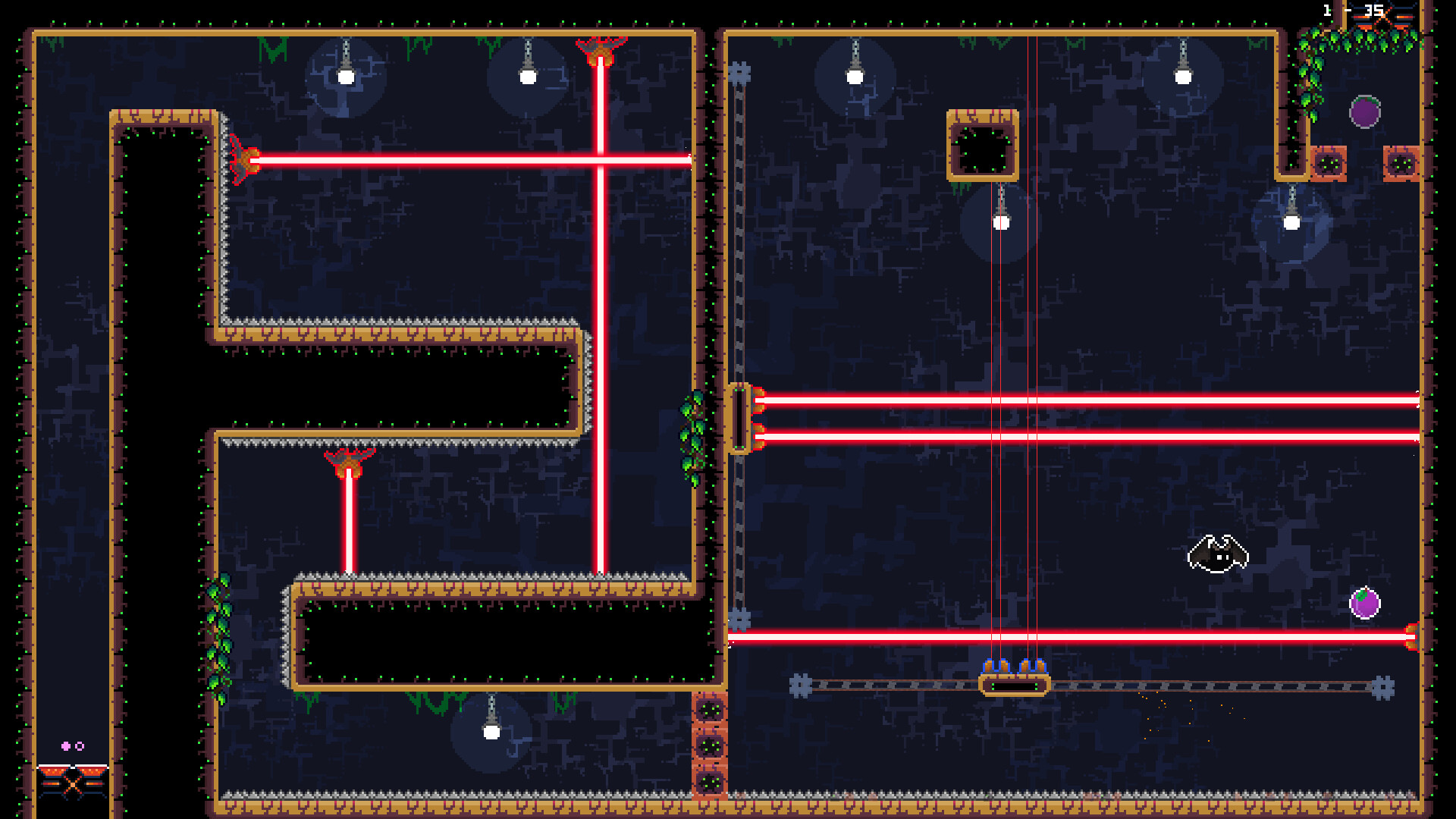The image size is (1456, 819).
Task: Select the moth avatar in the bottom-left HUD
Action: (74, 782)
